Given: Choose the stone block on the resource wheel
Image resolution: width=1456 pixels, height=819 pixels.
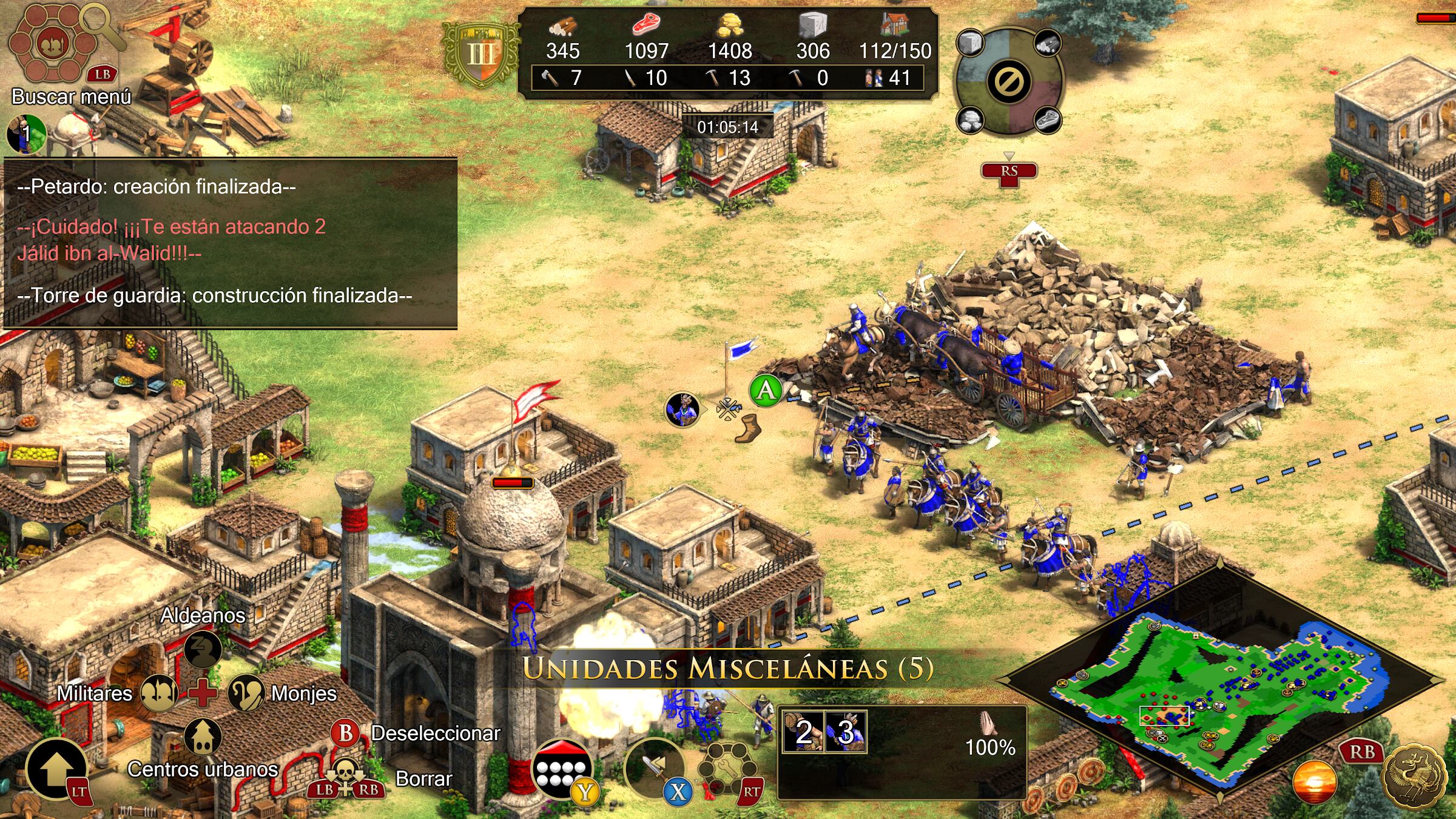Looking at the screenshot, I should [x=971, y=44].
